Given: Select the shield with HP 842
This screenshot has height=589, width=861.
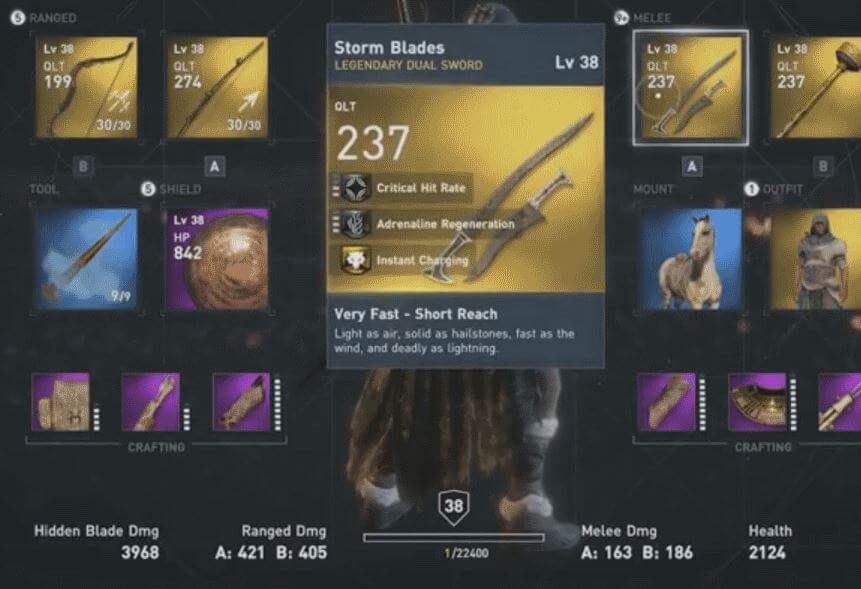Looking at the screenshot, I should (216, 258).
